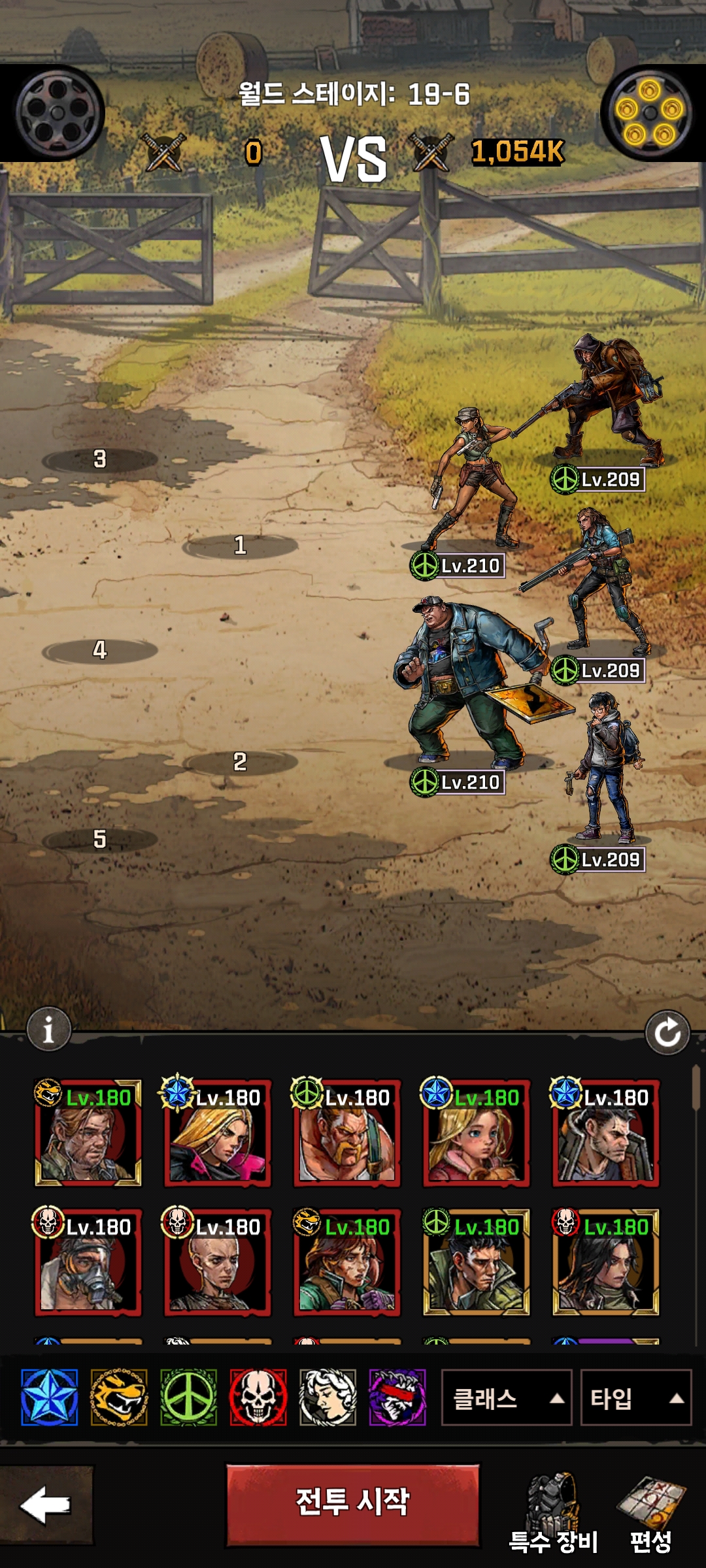Filter heroes by blue star faction

[49, 1397]
